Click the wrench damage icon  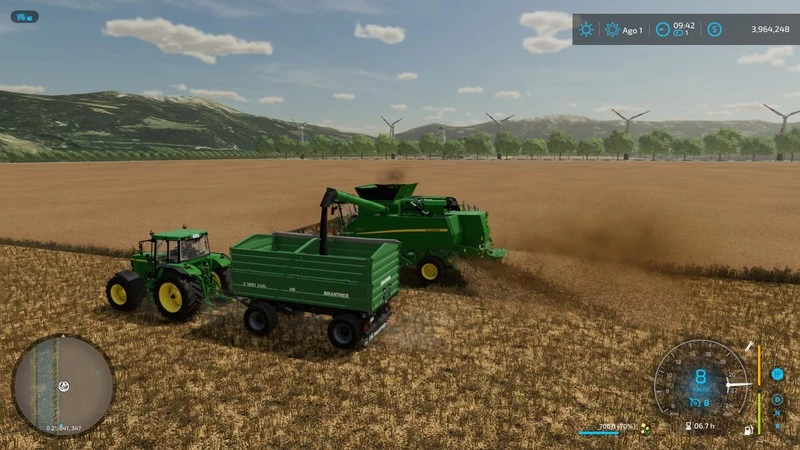point(749,346)
